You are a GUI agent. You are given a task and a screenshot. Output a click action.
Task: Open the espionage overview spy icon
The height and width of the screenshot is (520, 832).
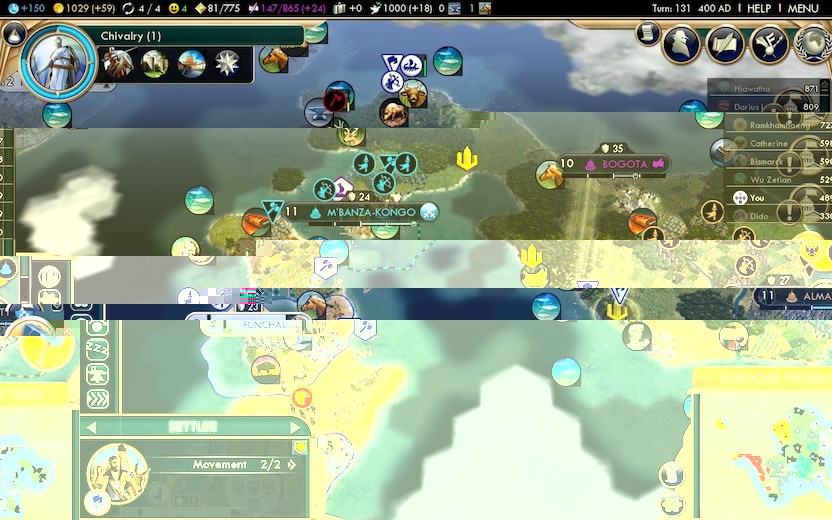point(681,43)
